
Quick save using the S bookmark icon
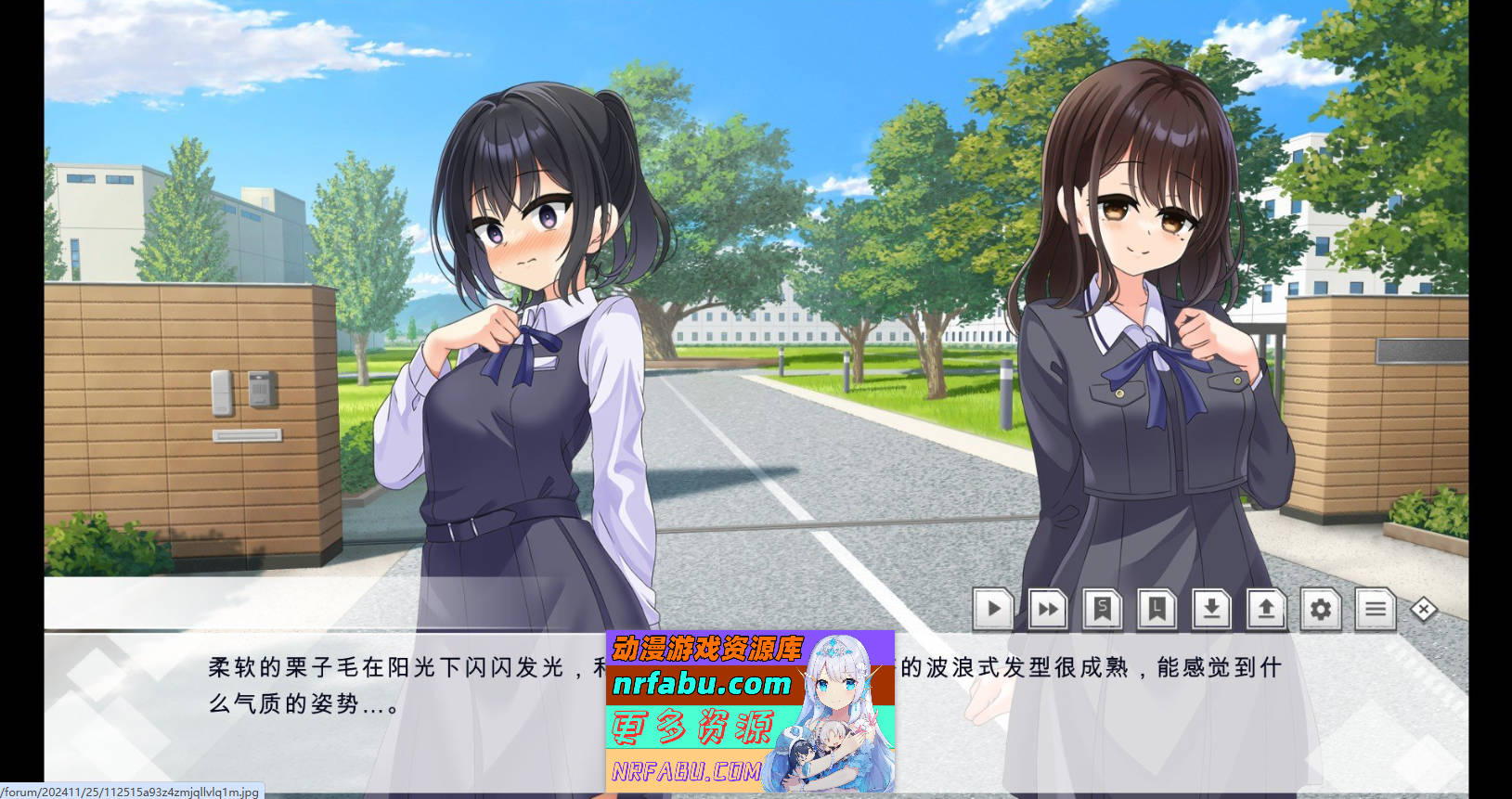(1102, 610)
